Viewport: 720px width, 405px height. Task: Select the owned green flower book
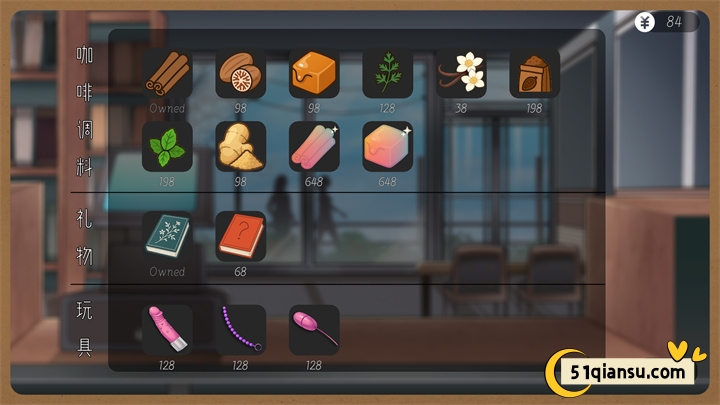[167, 237]
